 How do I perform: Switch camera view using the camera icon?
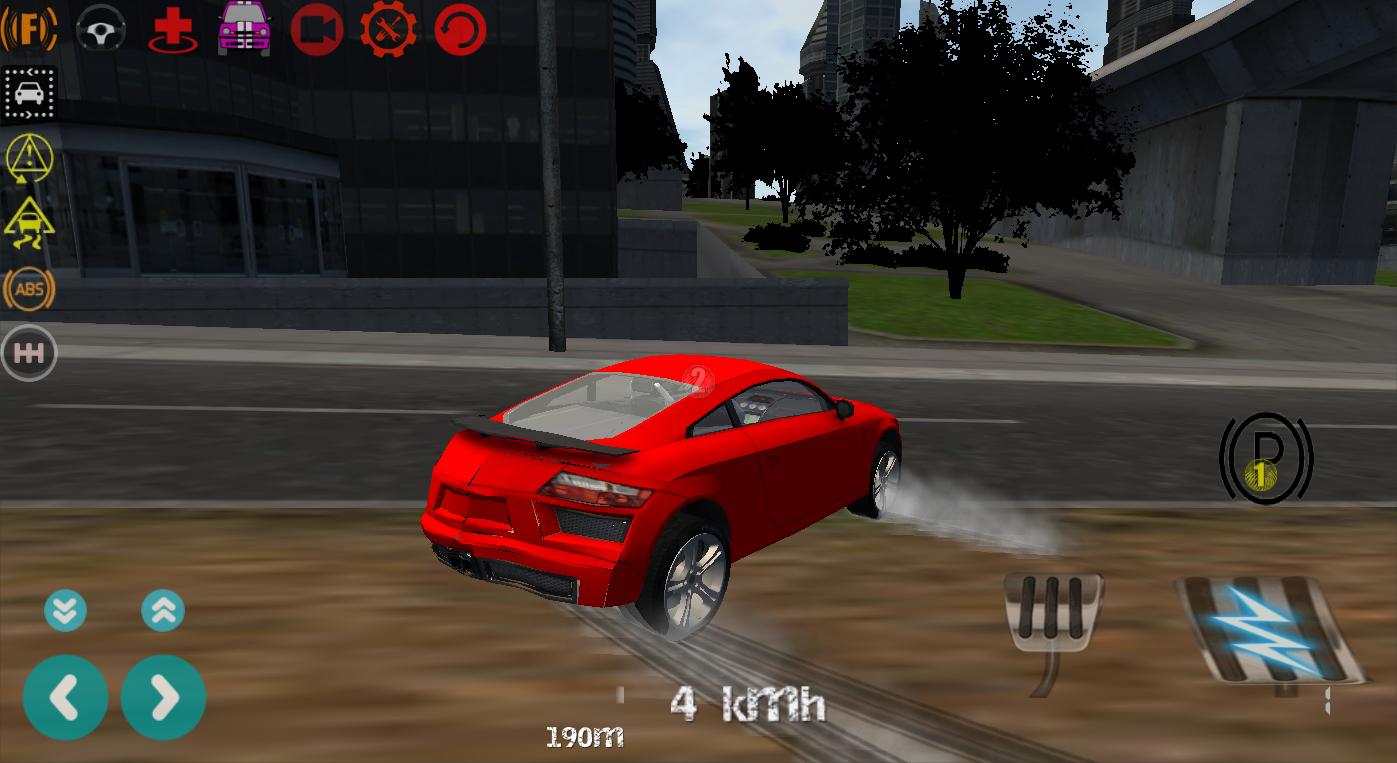click(316, 28)
